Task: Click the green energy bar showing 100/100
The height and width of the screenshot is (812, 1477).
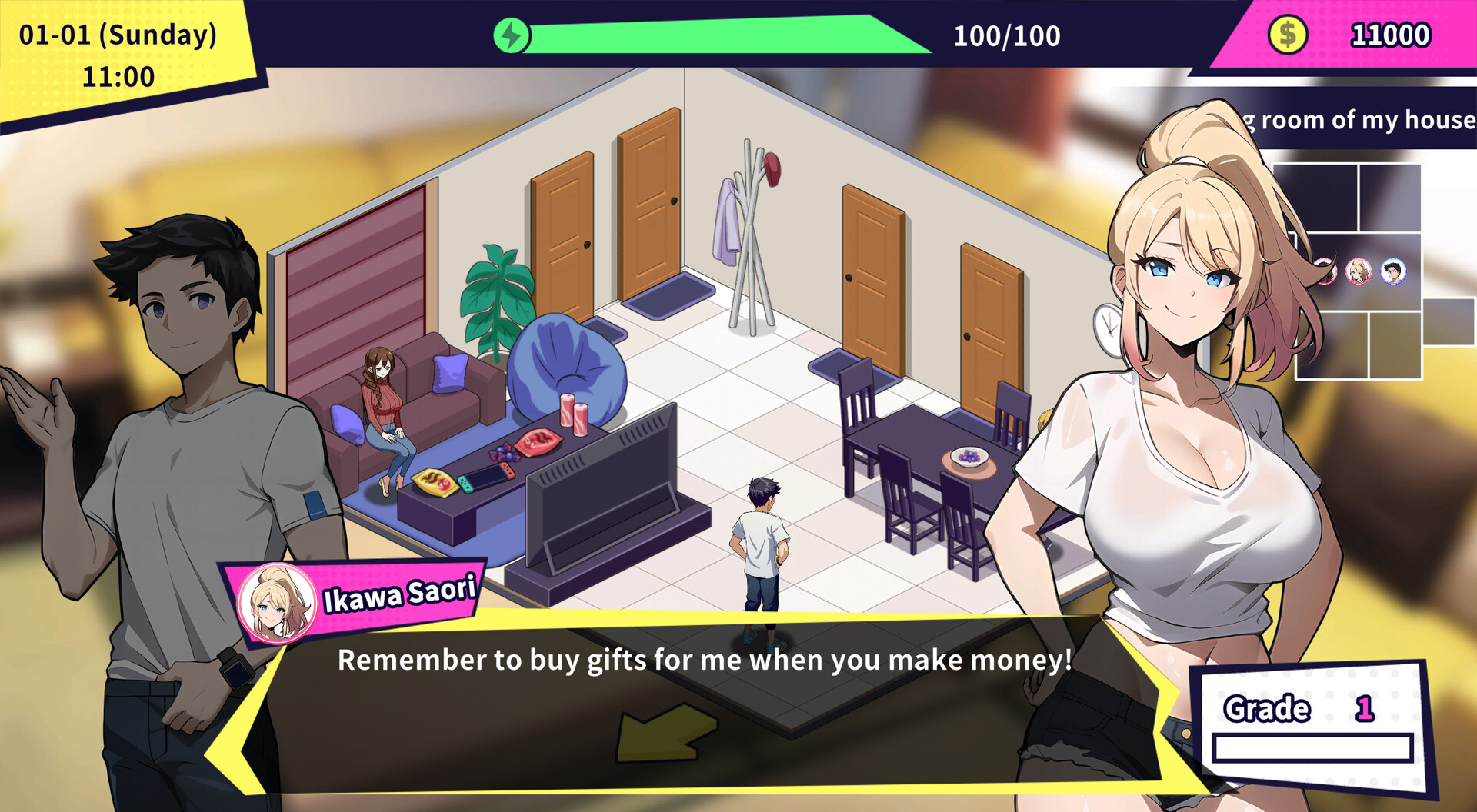Action: [715, 35]
